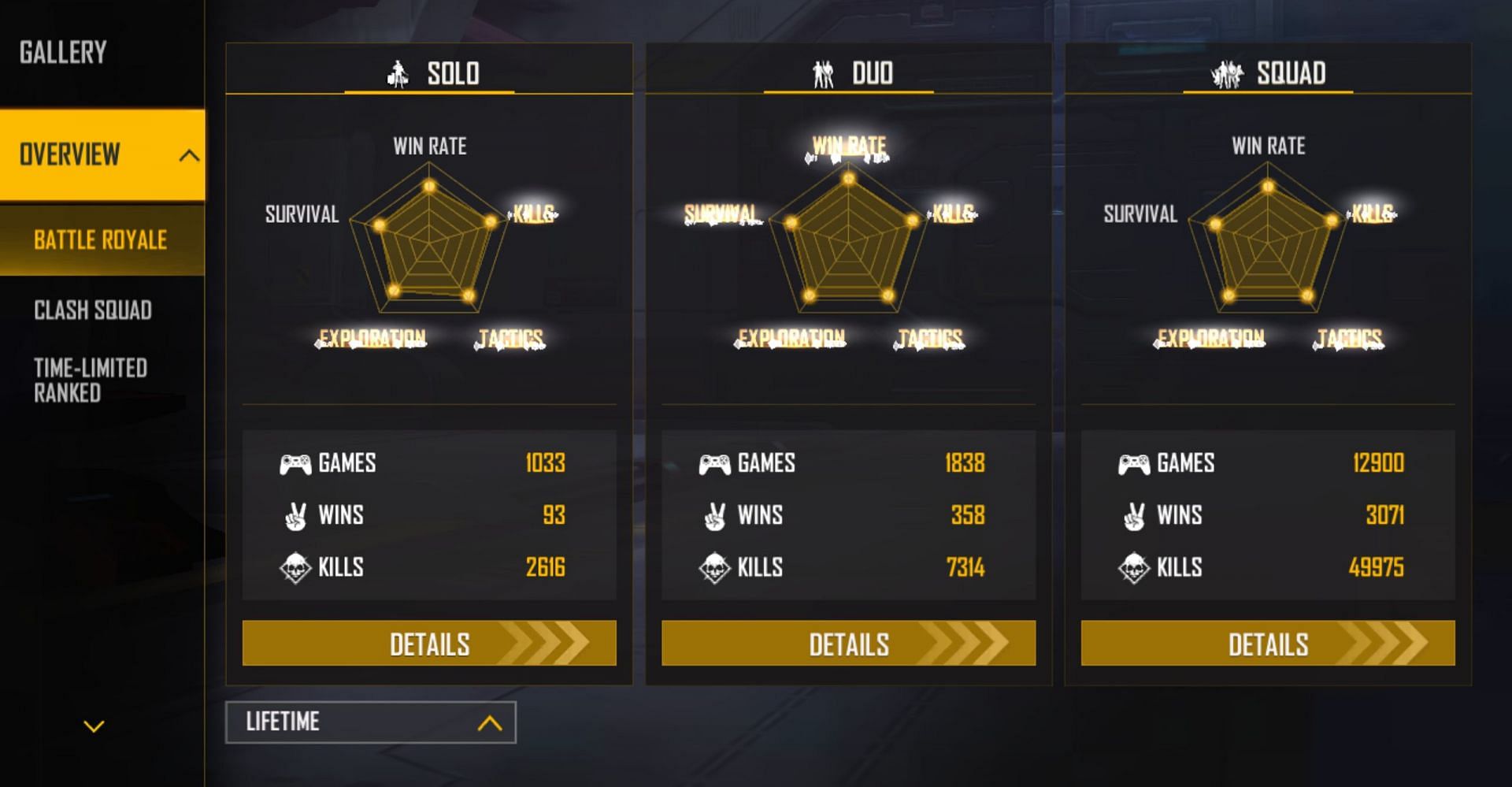The width and height of the screenshot is (1512, 787).
Task: Select the Solo panel header
Action: (x=430, y=73)
